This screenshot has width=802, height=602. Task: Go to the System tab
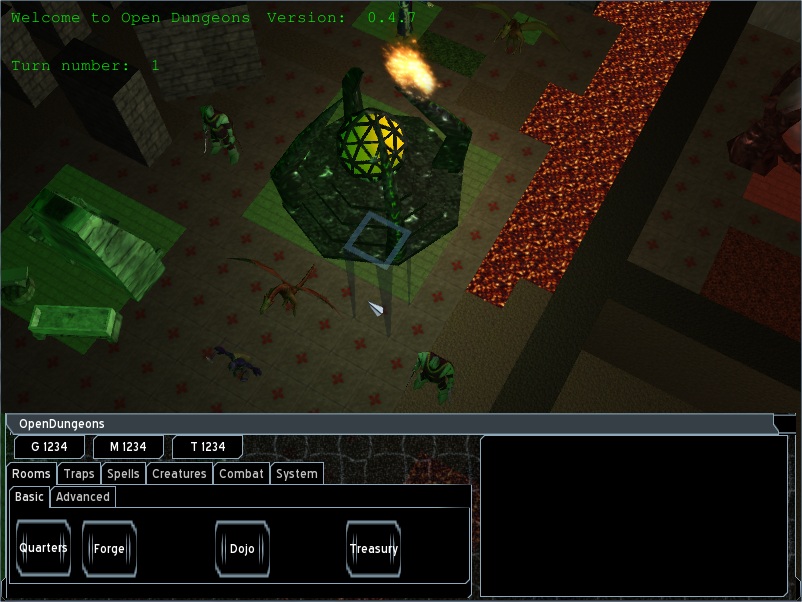click(x=297, y=474)
